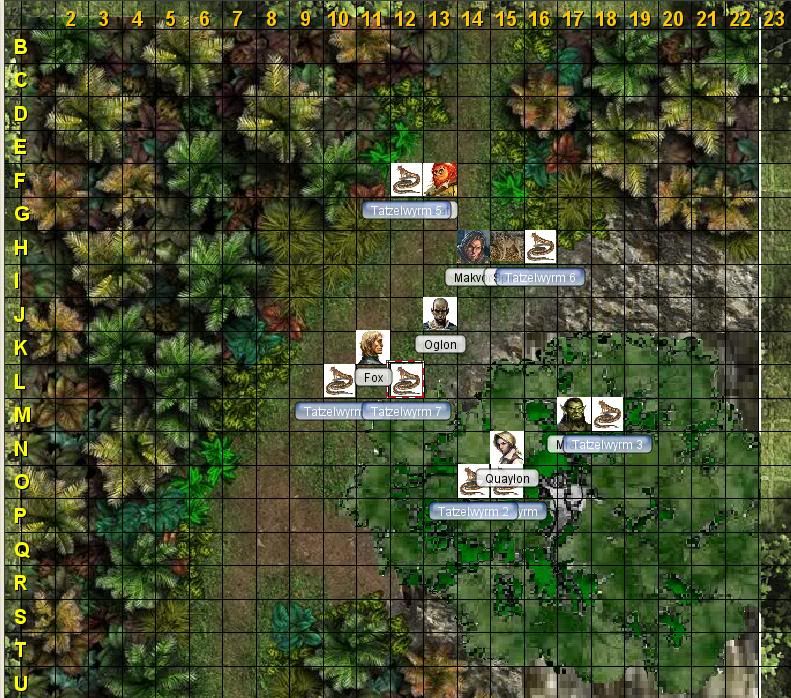Select the hooded Makv character token
The image size is (791, 698).
click(473, 246)
